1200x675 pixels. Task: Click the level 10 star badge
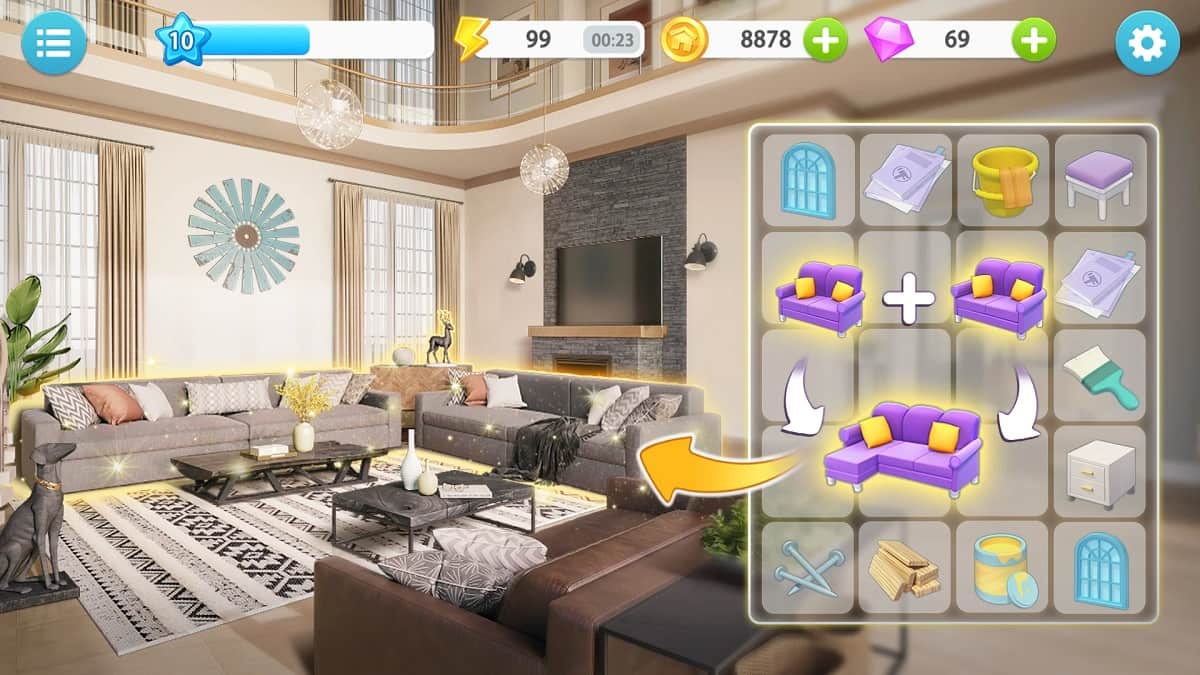tap(183, 41)
